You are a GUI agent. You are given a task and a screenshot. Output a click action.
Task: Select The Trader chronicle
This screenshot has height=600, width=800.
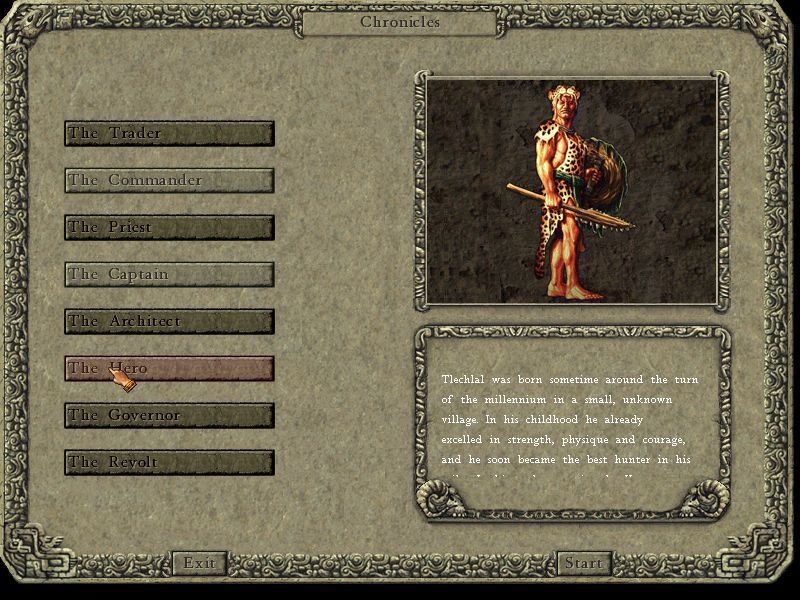[x=169, y=134]
